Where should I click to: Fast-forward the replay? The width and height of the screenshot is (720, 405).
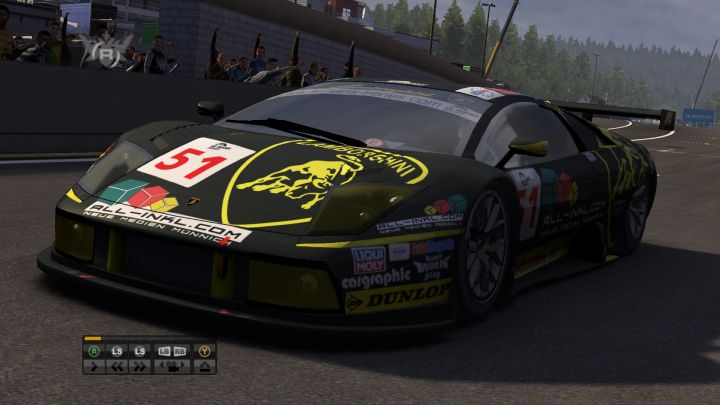coord(140,366)
